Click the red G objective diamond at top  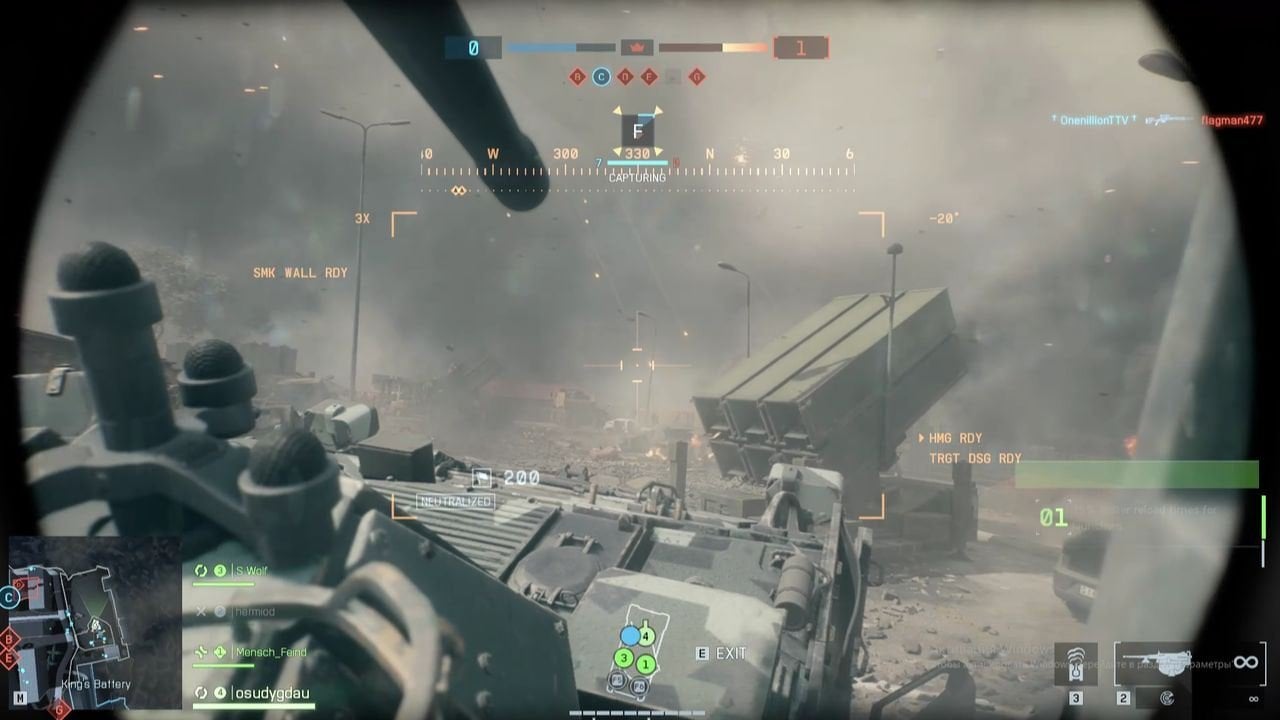pyautogui.click(x=697, y=76)
